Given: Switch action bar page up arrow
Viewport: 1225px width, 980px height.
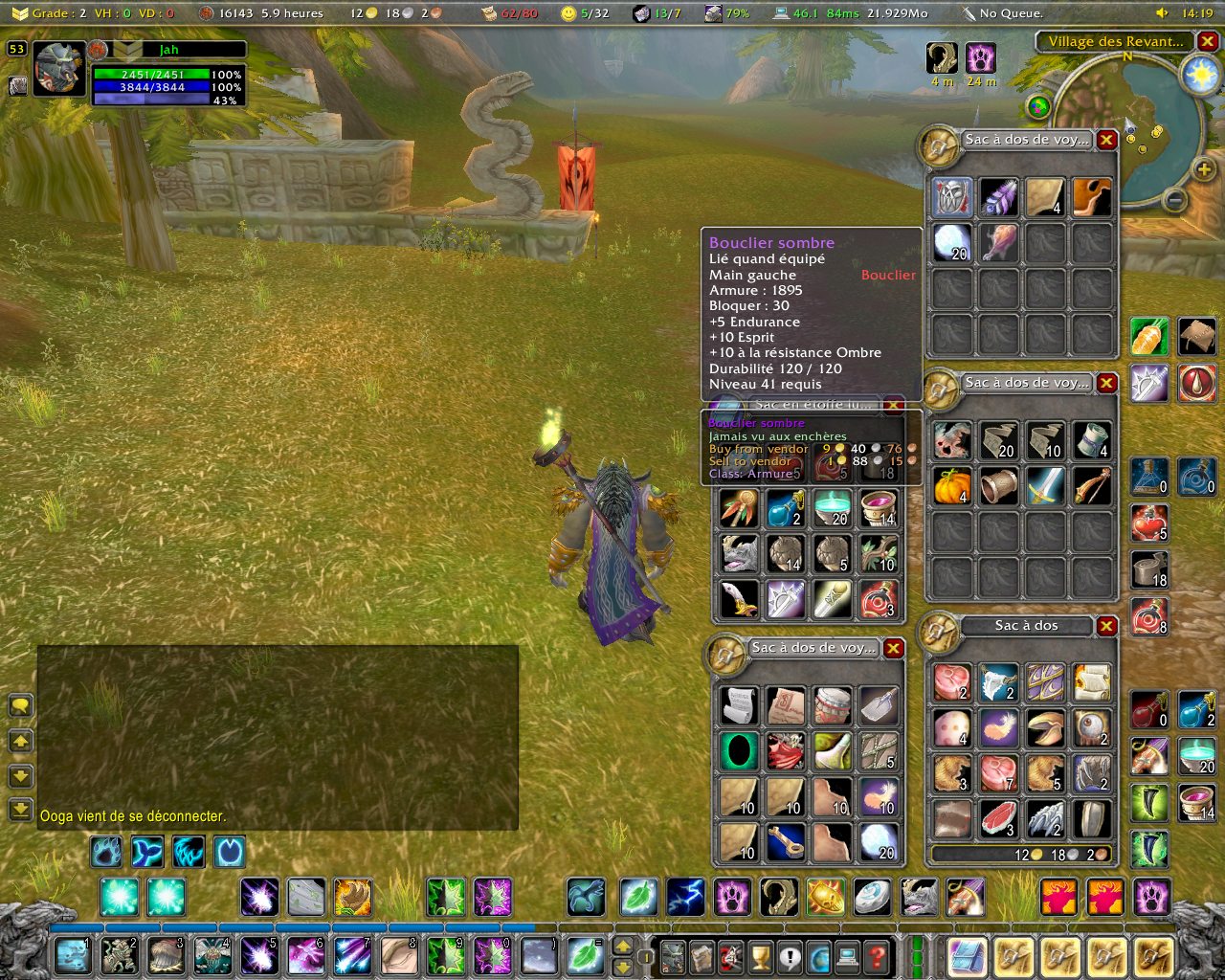Looking at the screenshot, I should (x=622, y=946).
